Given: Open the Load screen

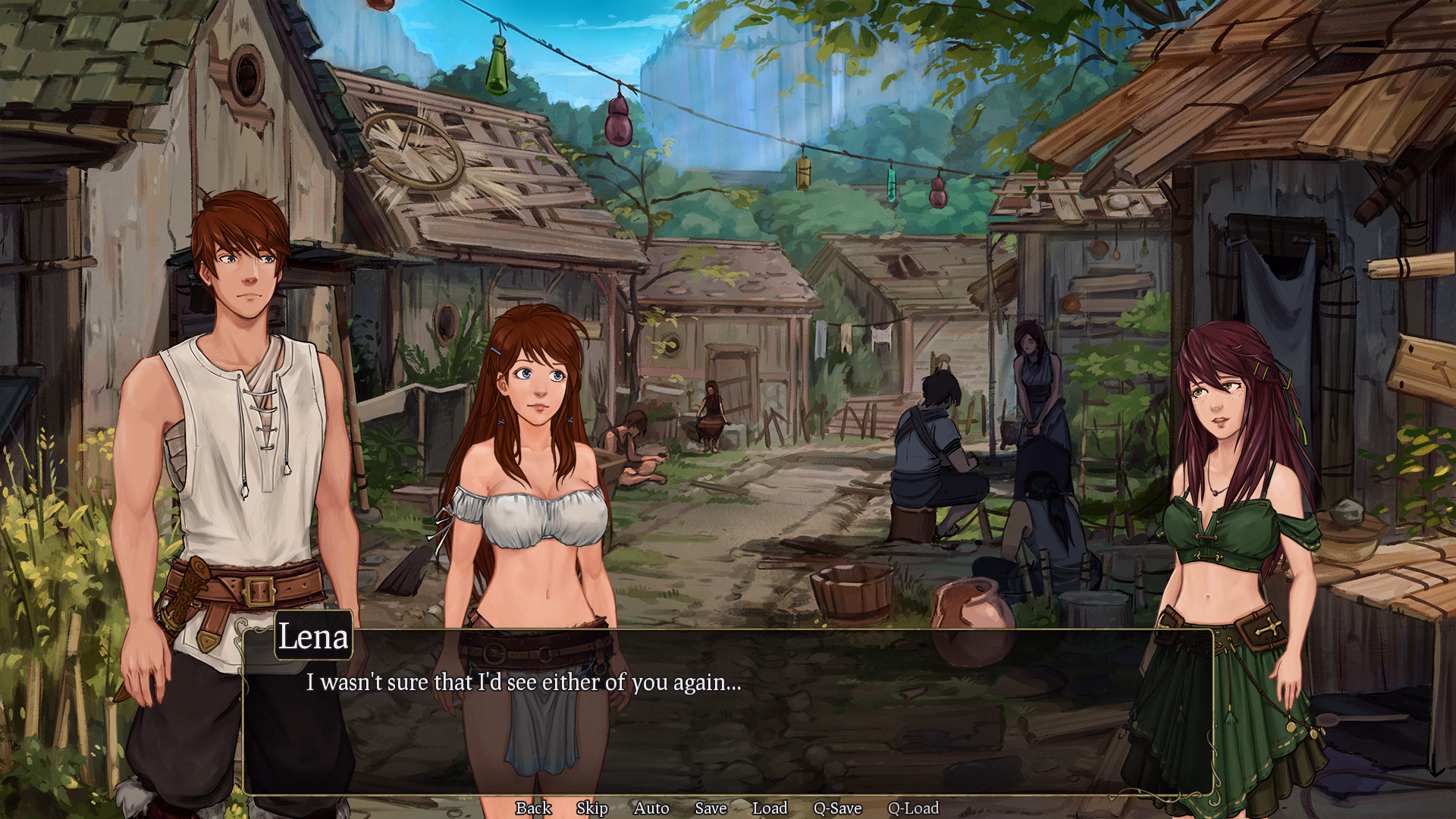Looking at the screenshot, I should tap(770, 808).
